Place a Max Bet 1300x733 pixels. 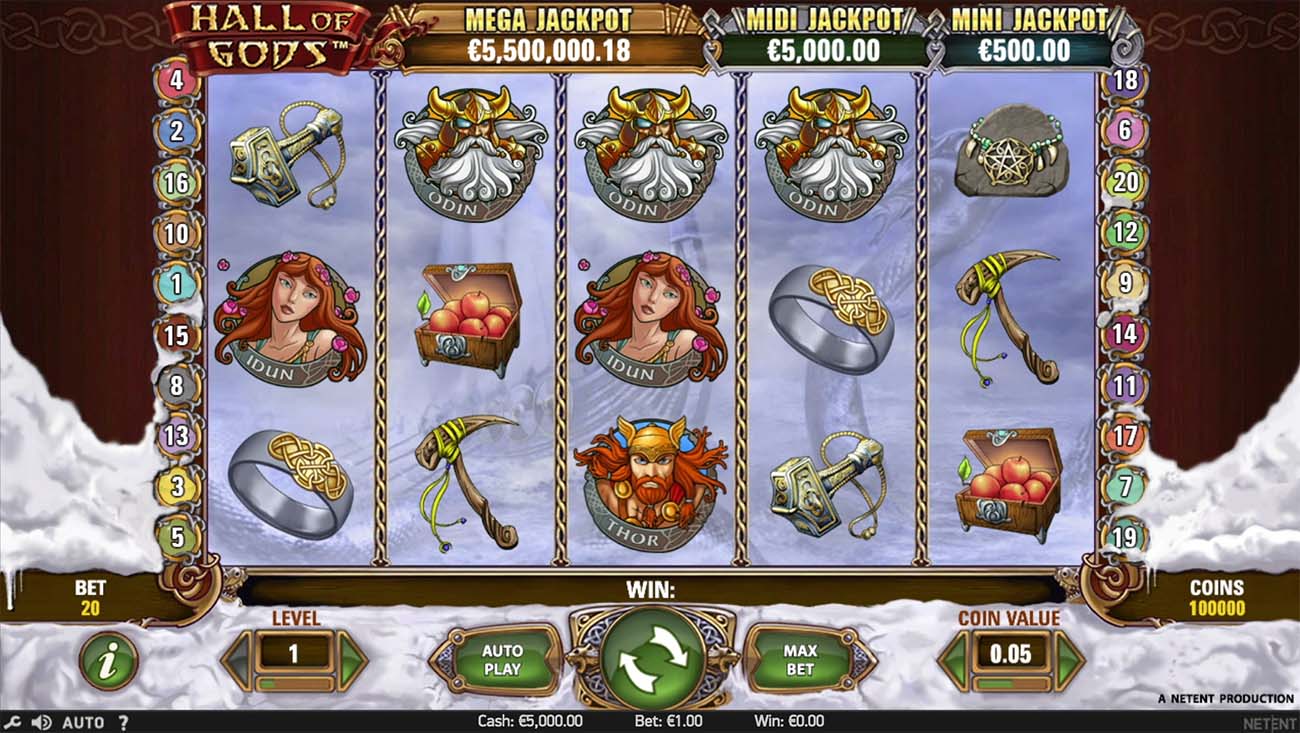[797, 657]
